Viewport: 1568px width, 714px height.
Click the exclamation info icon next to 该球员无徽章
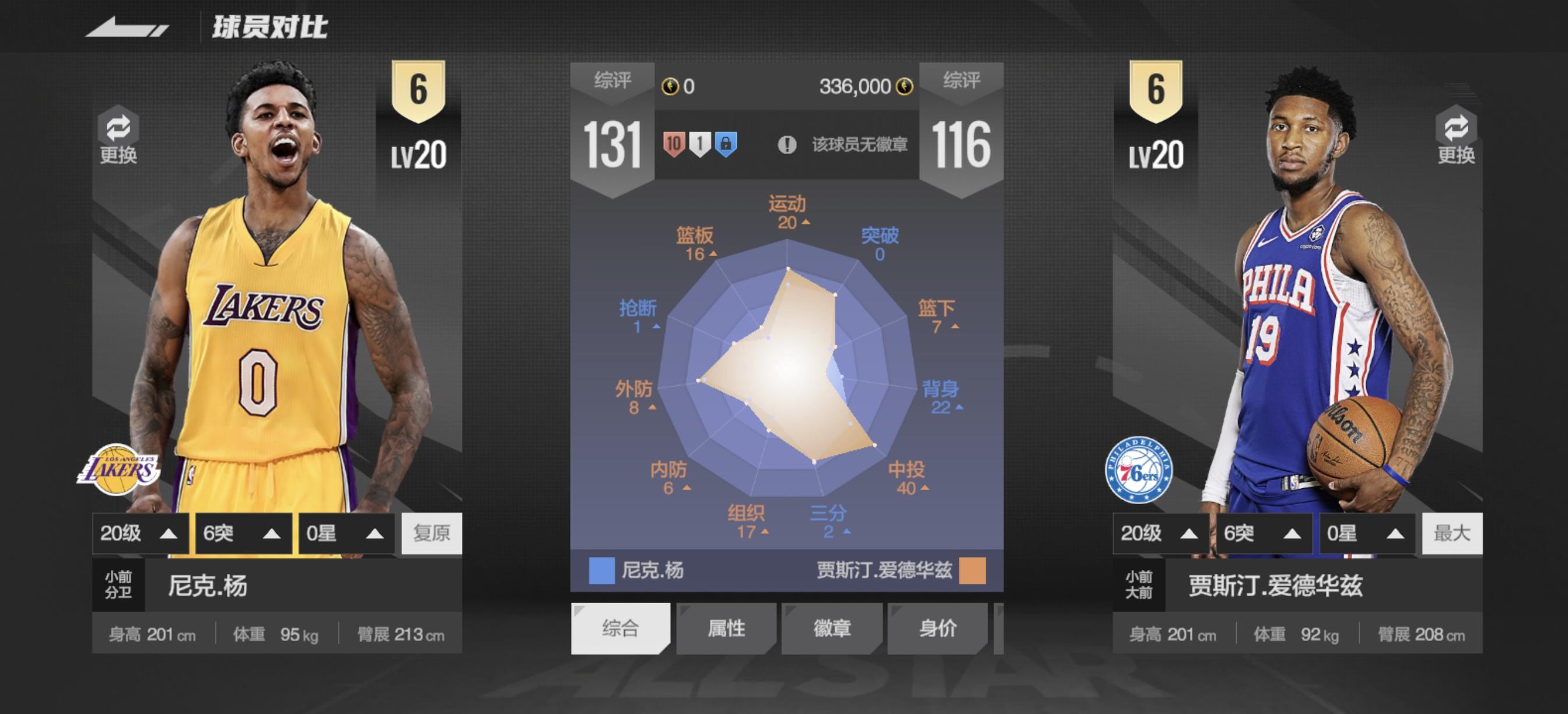point(787,144)
